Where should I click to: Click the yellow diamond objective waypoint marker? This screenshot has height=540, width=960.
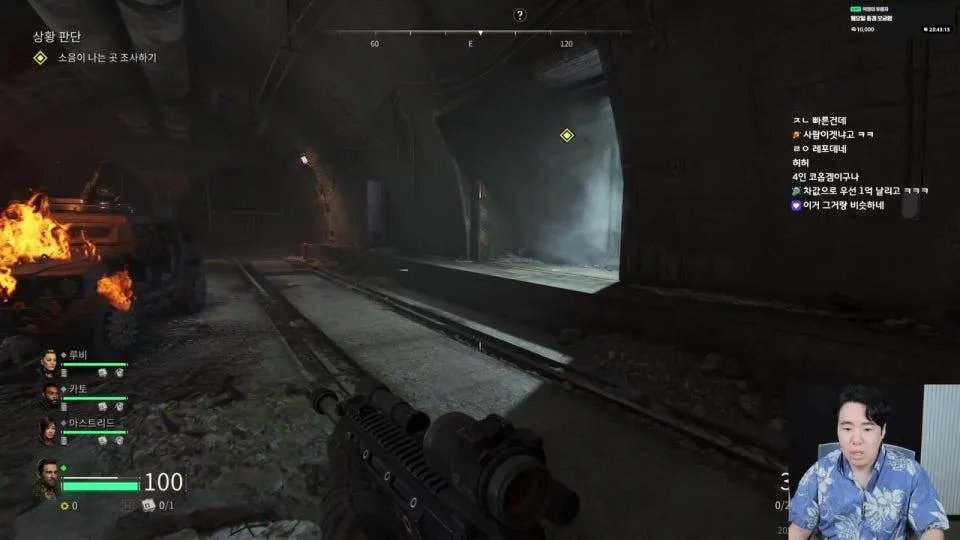tap(567, 135)
